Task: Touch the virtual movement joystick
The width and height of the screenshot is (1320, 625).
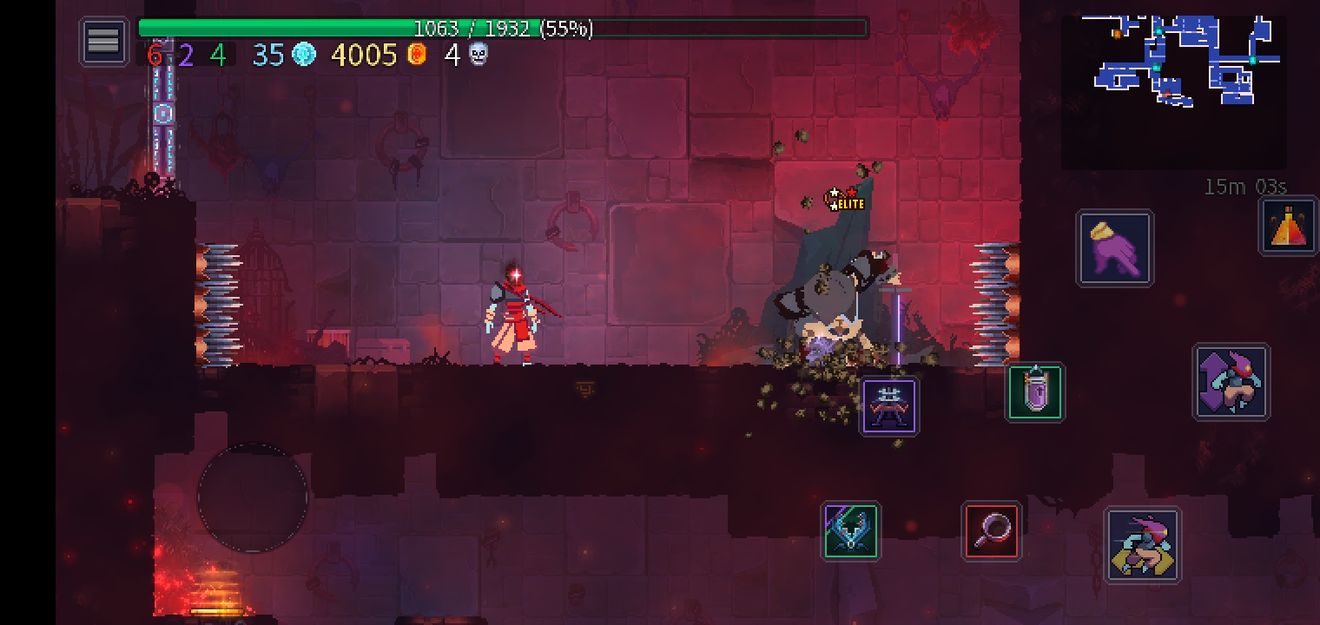Action: (x=252, y=497)
